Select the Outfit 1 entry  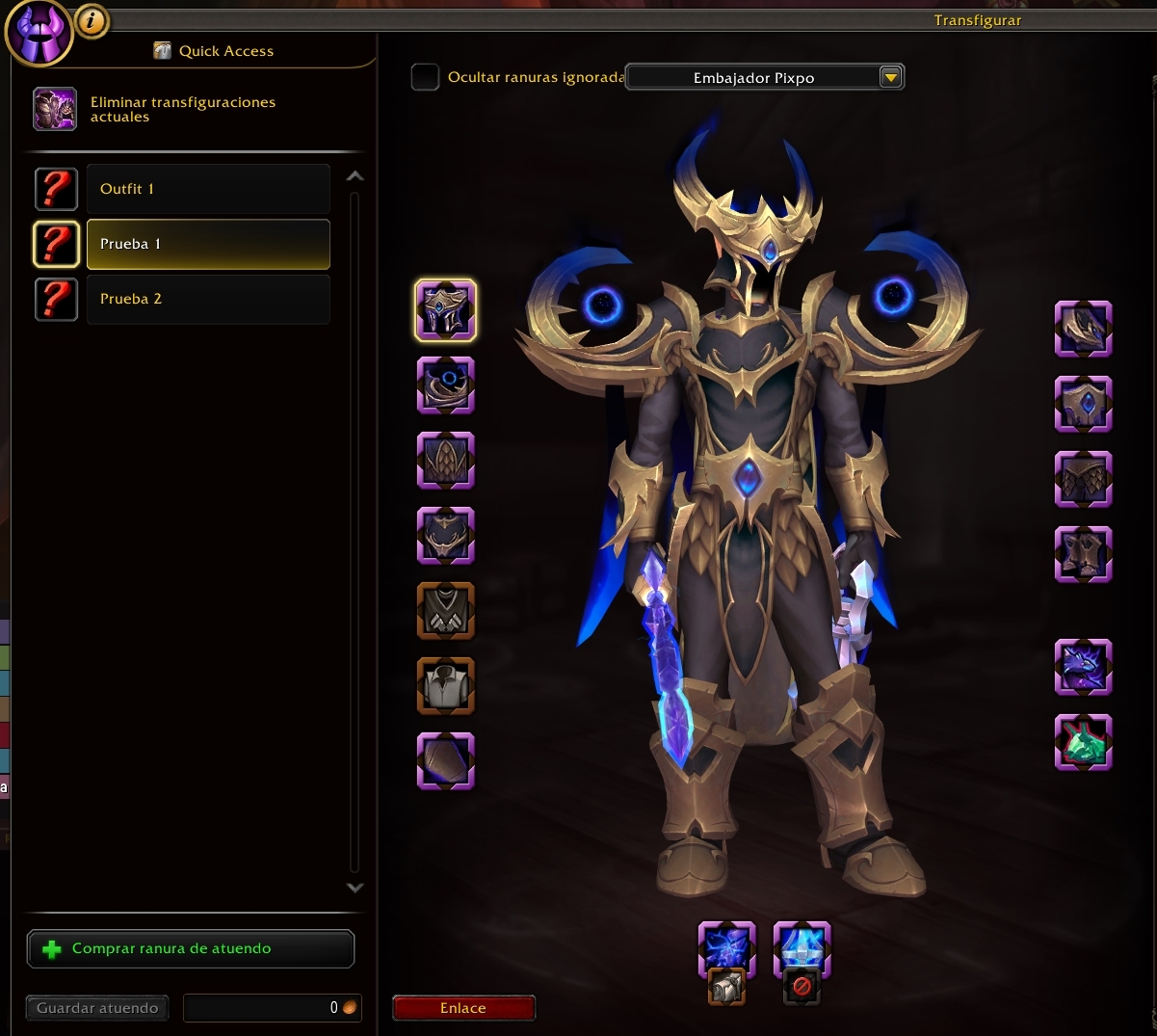[208, 189]
